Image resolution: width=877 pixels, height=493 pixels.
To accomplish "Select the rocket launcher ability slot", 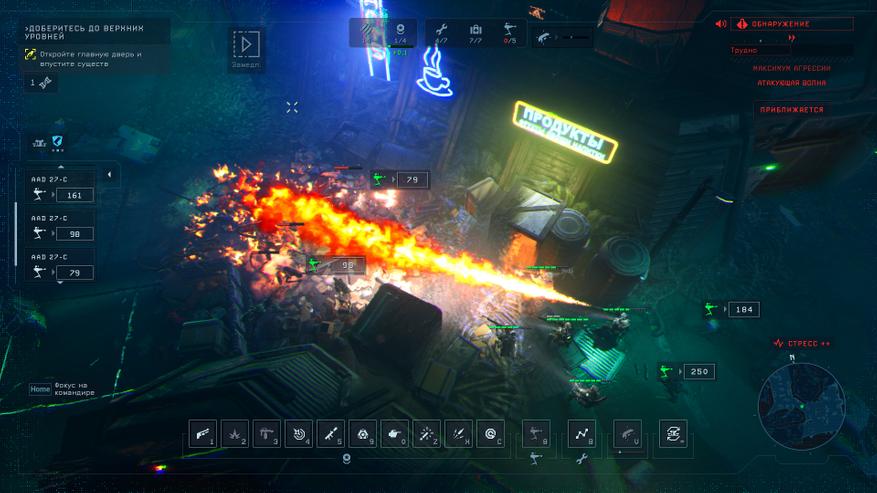I will [x=331, y=433].
